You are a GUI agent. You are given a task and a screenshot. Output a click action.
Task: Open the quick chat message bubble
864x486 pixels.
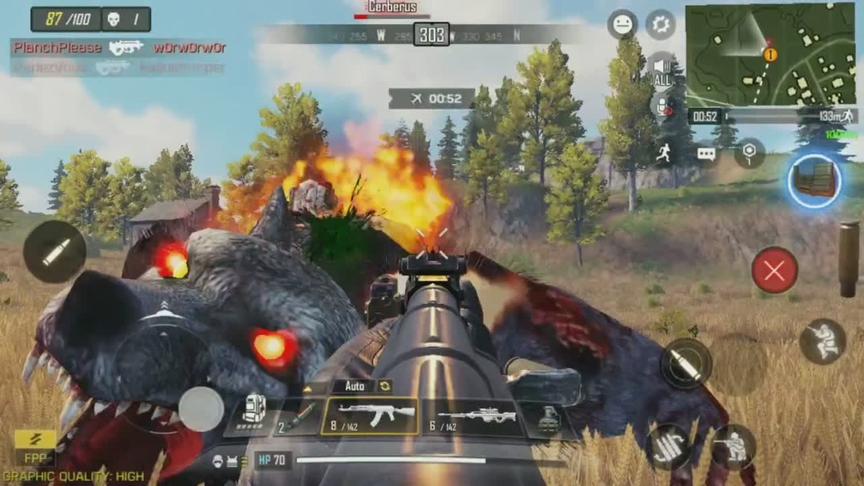point(706,153)
